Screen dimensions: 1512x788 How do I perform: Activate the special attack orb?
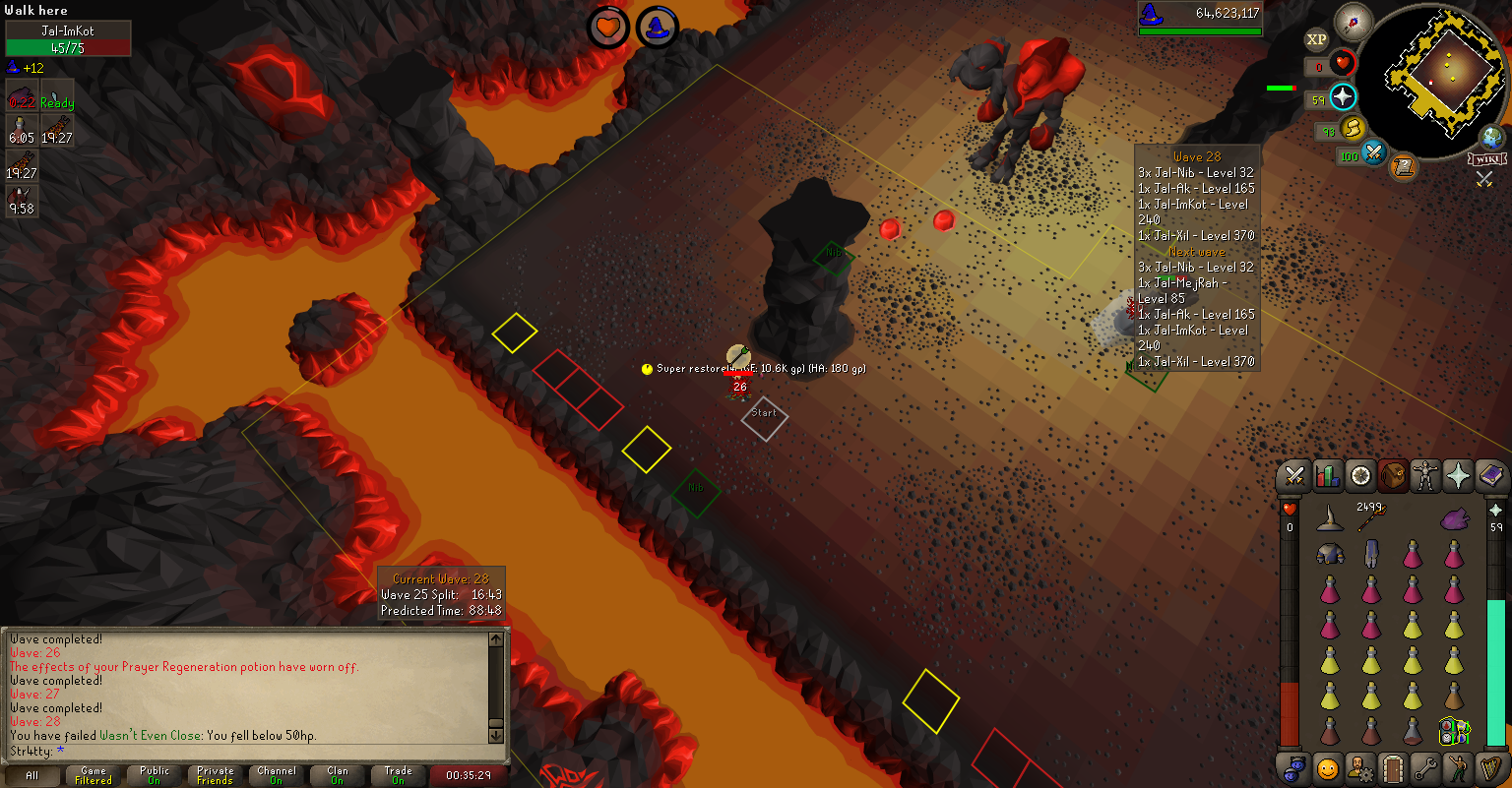click(x=1373, y=153)
